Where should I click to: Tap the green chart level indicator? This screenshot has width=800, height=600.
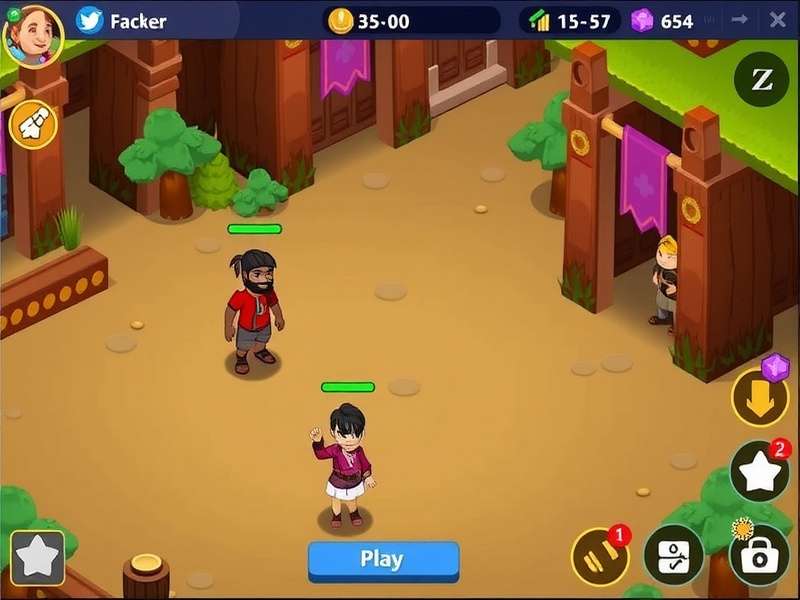pyautogui.click(x=539, y=21)
